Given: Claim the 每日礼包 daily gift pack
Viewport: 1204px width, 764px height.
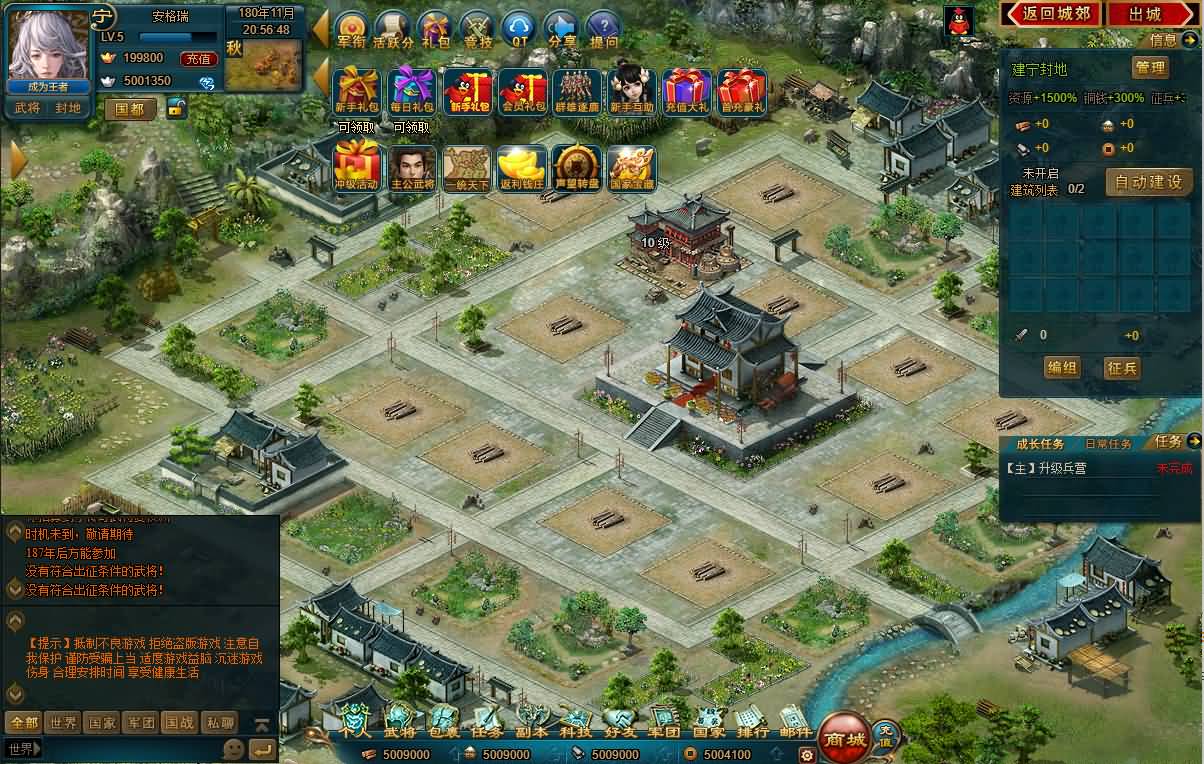Looking at the screenshot, I should pos(411,92).
